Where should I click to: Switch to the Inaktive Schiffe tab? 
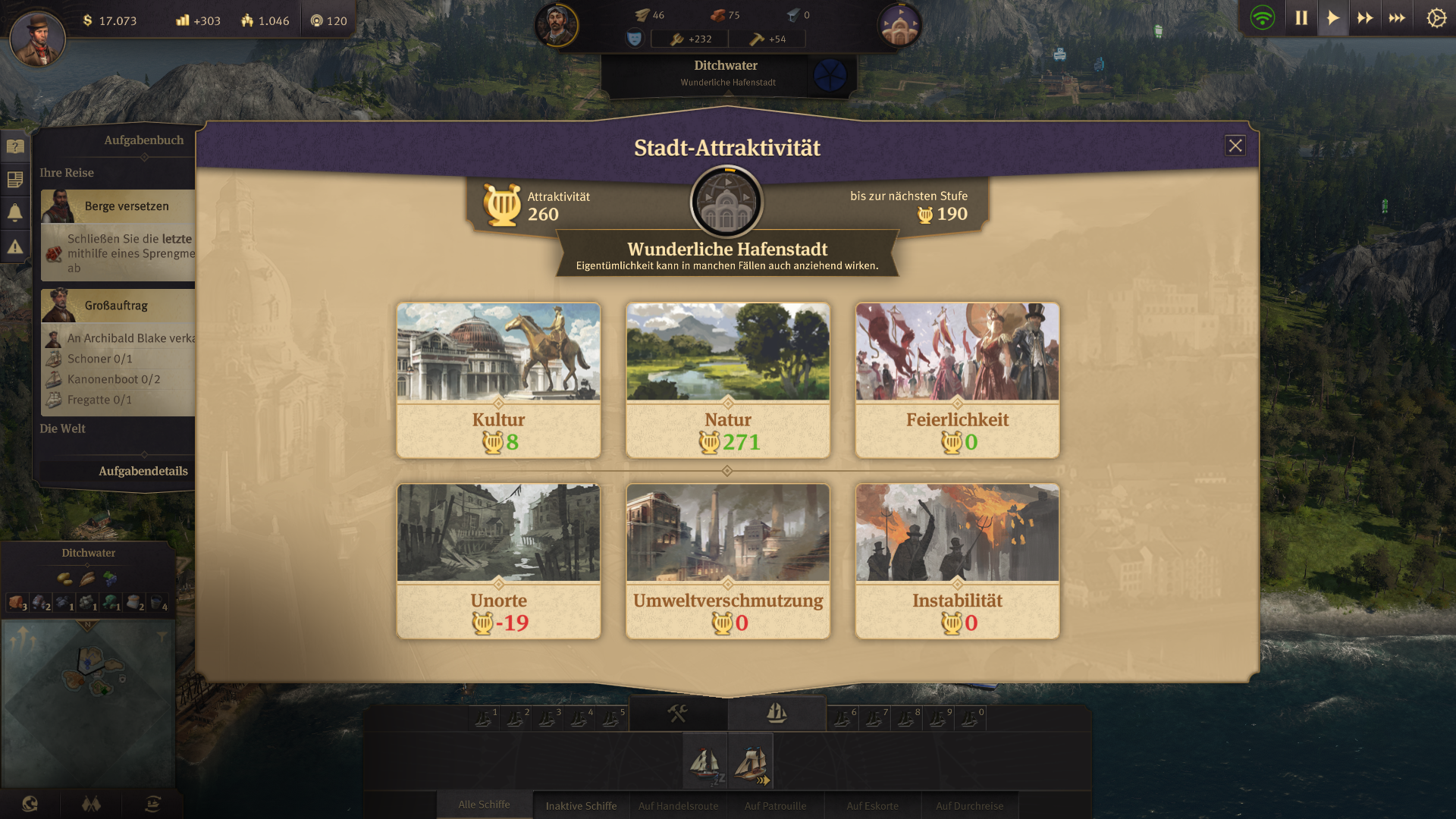(x=581, y=805)
